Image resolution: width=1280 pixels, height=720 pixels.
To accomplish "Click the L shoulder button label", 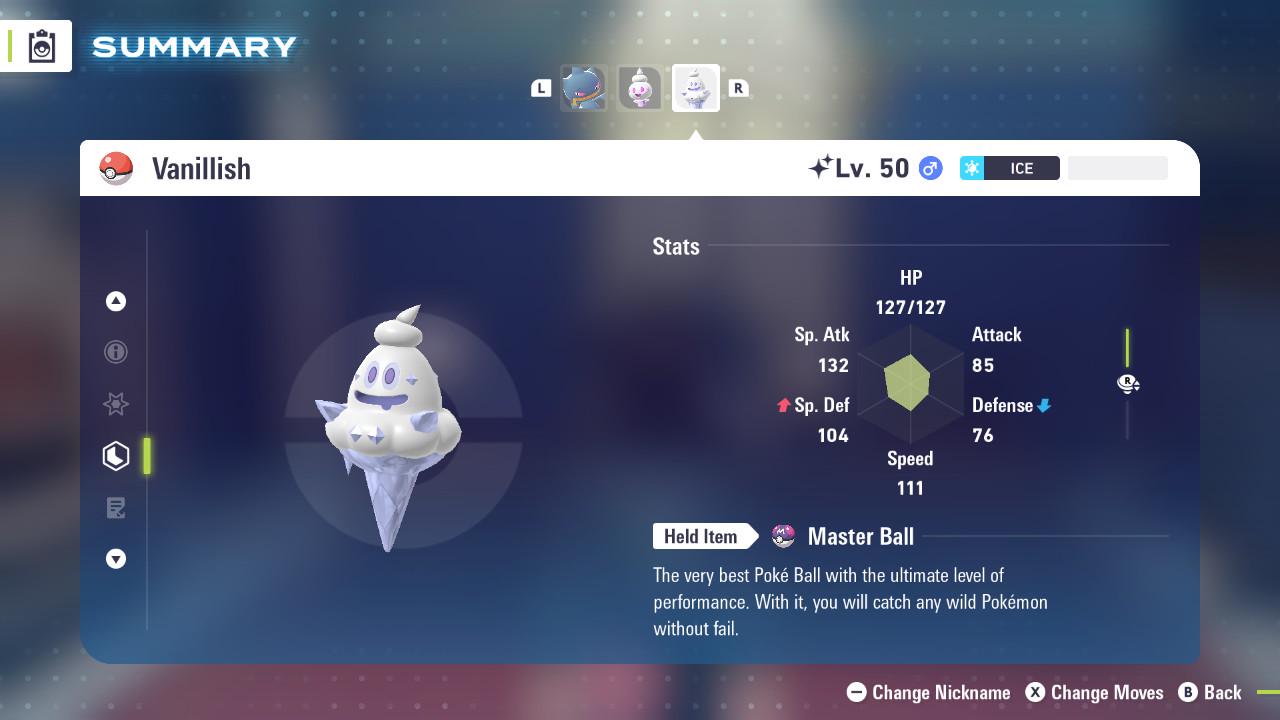I will 541,88.
